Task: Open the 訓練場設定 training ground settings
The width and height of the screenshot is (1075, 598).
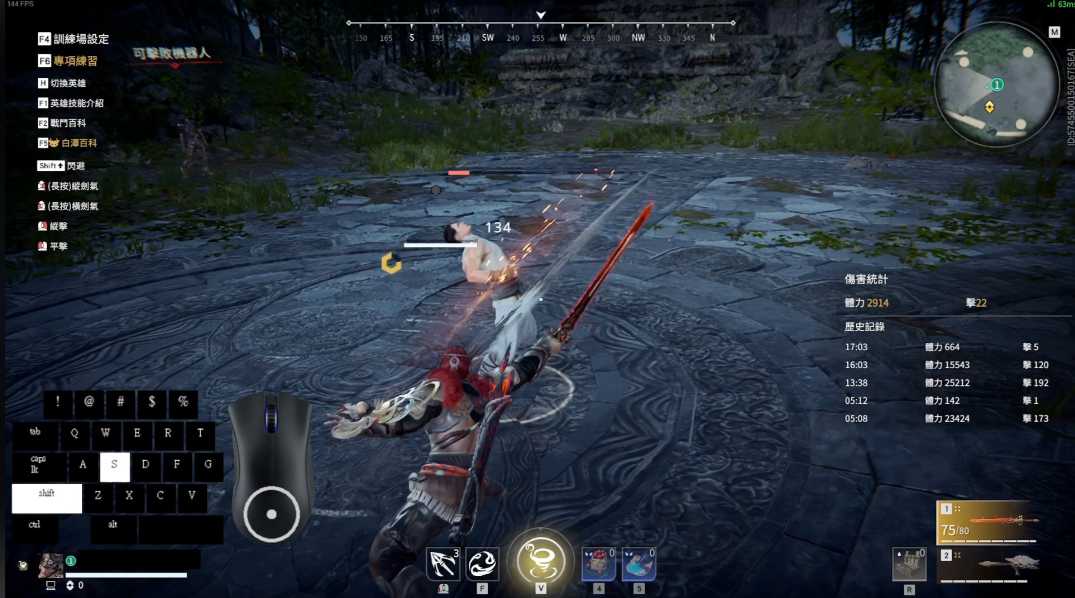Action: (x=80, y=39)
